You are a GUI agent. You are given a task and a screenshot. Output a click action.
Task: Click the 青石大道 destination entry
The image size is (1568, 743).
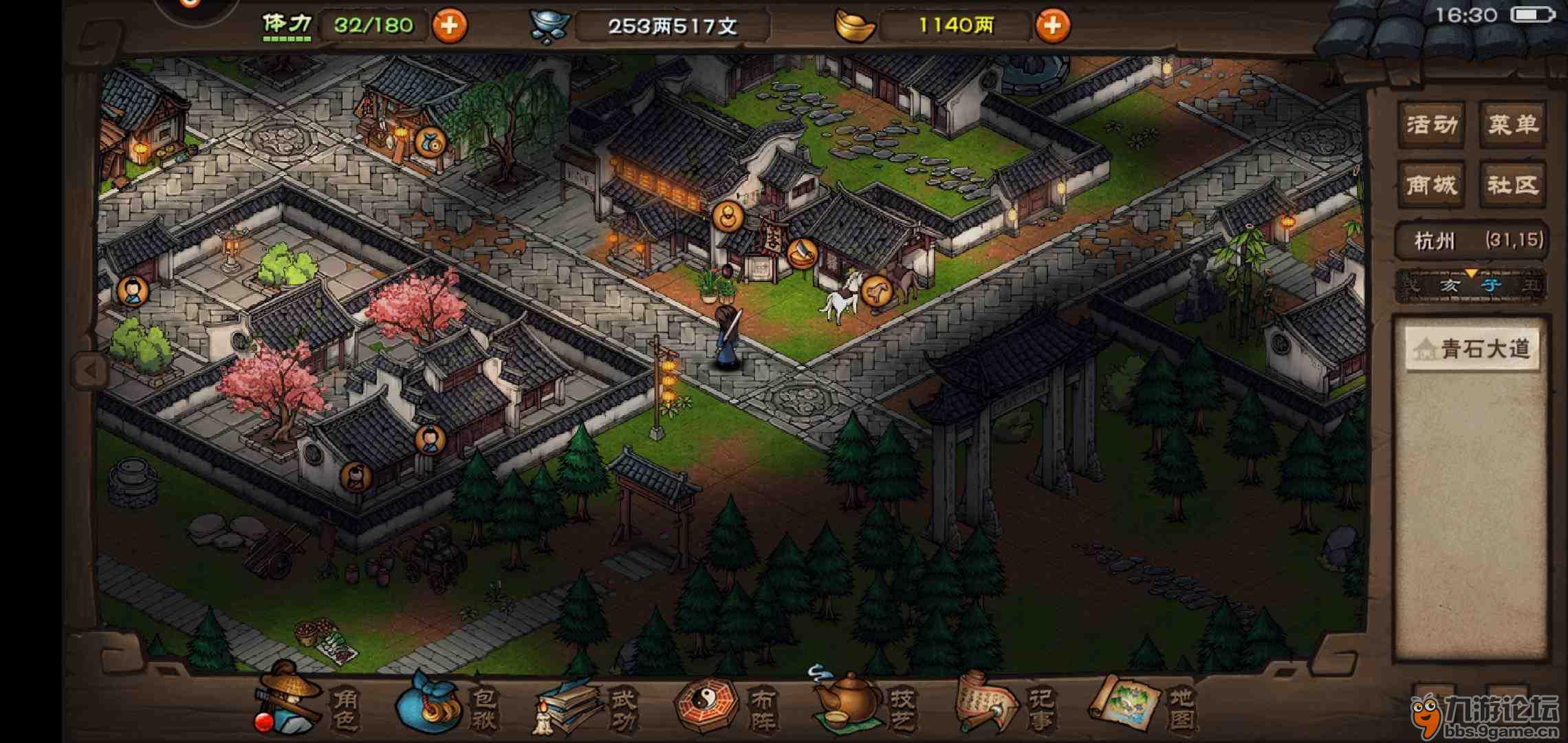(x=1472, y=348)
